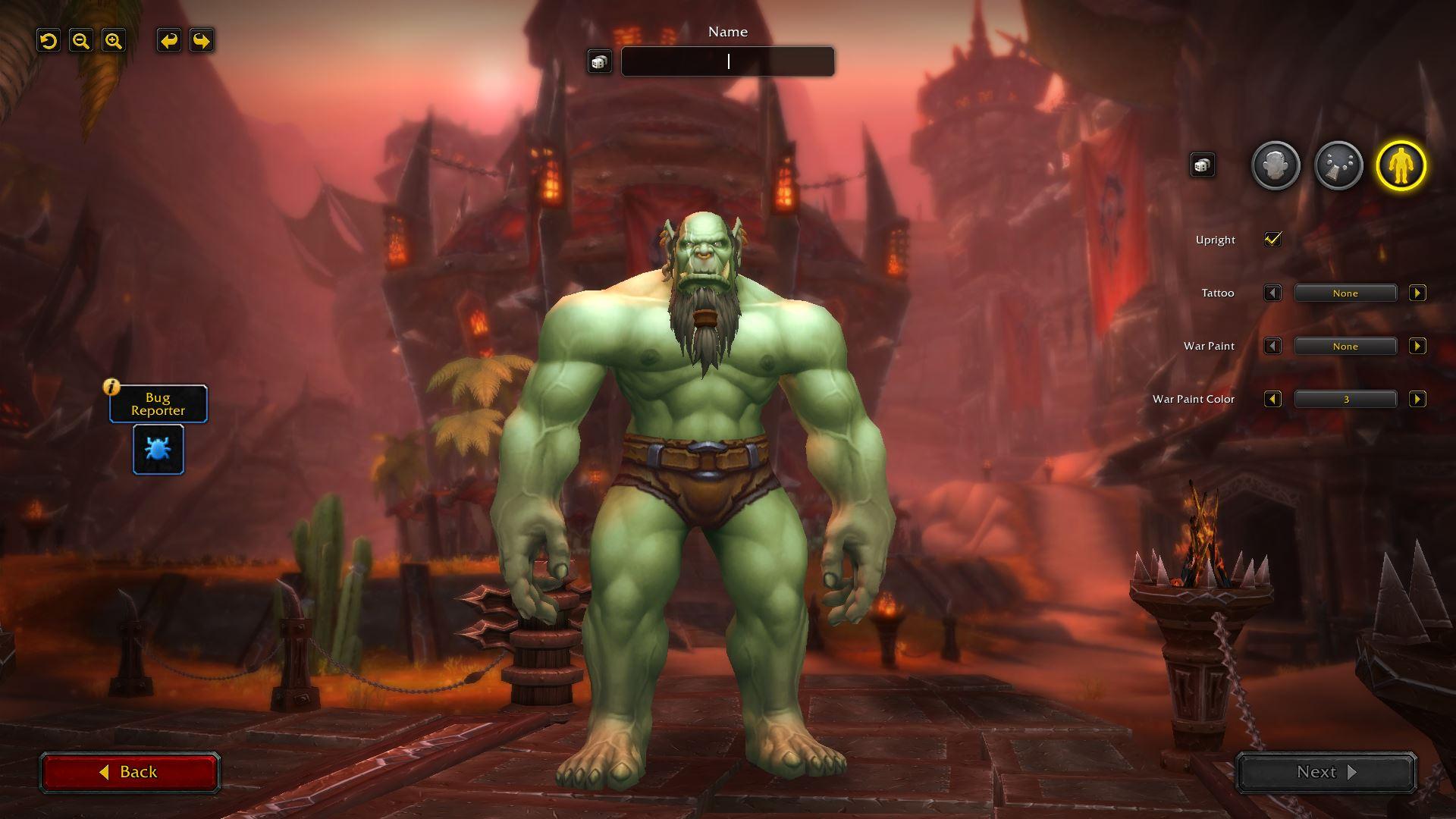Click the dice icon to randomize appearance
Screen dimensions: 1456x819
[x=1202, y=165]
